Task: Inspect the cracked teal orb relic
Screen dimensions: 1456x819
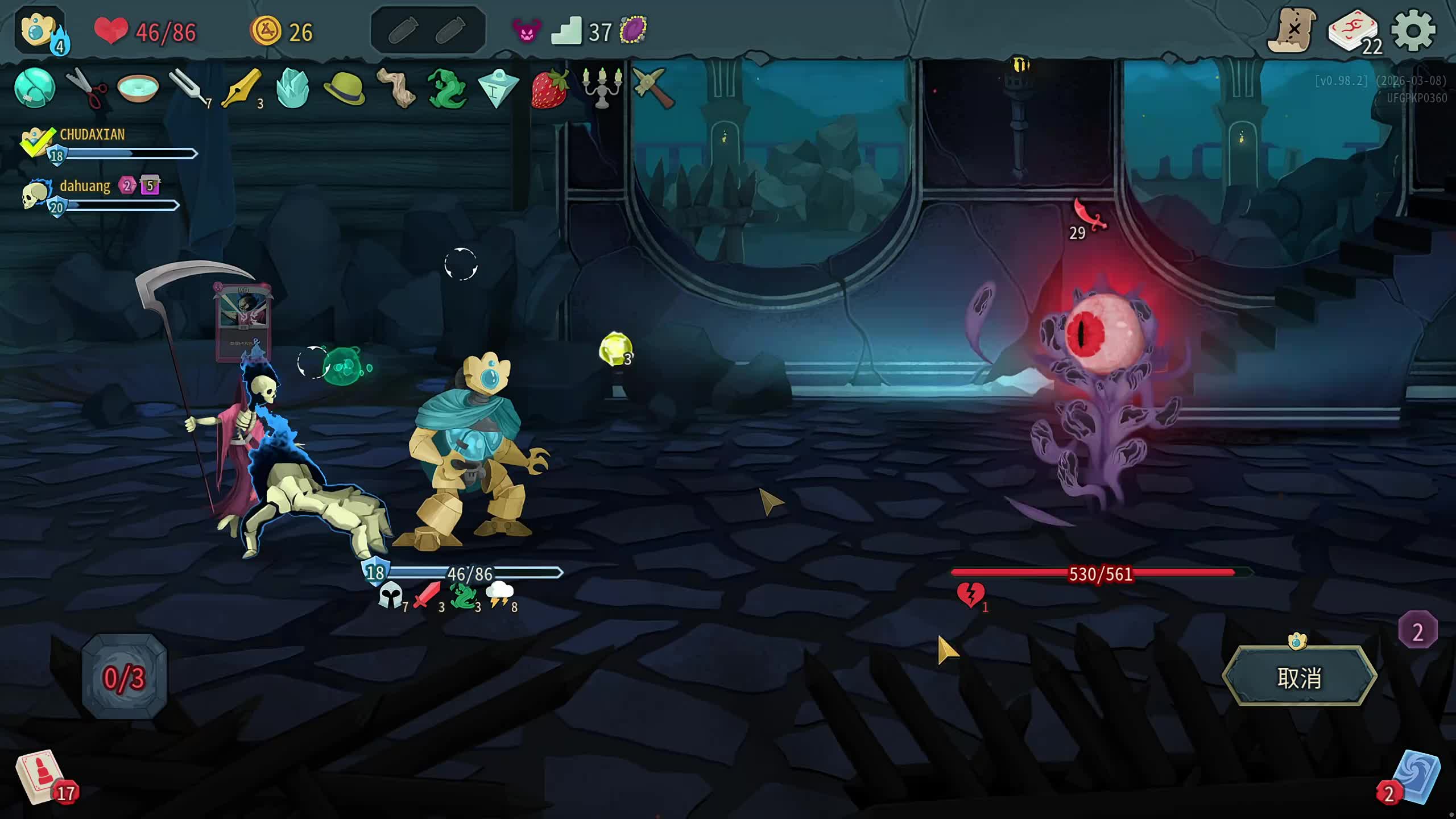Action: (35, 88)
